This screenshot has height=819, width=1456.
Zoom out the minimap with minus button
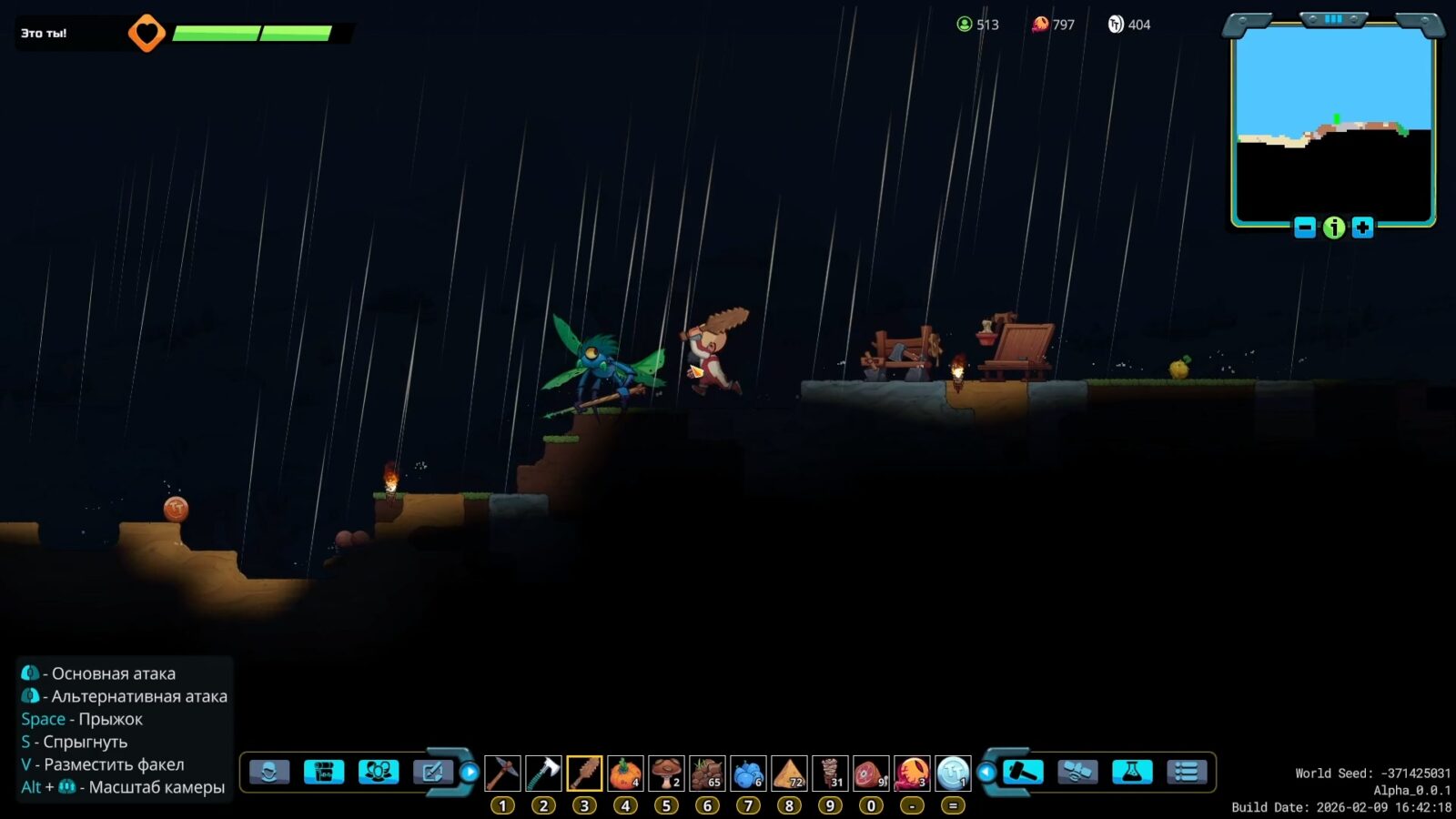pos(1305,227)
